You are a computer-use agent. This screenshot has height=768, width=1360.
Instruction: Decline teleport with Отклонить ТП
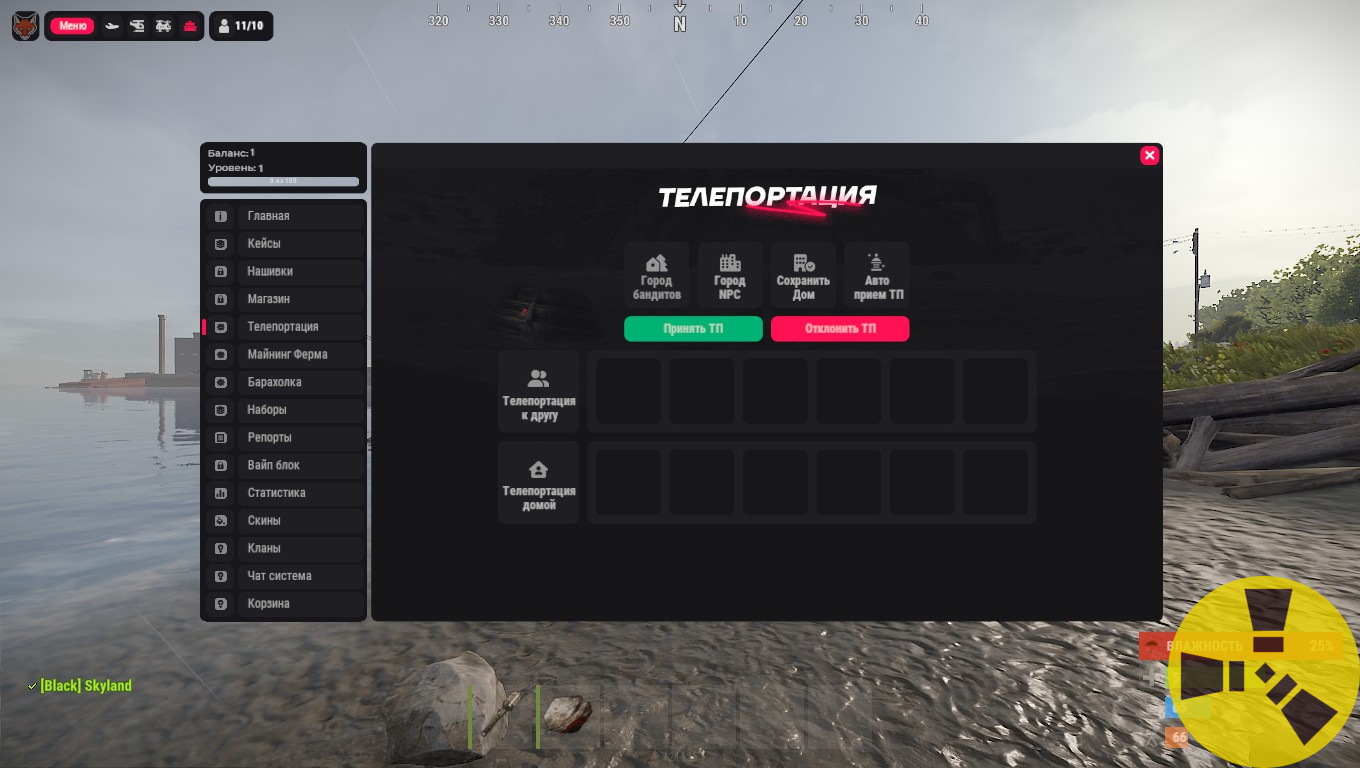840,329
